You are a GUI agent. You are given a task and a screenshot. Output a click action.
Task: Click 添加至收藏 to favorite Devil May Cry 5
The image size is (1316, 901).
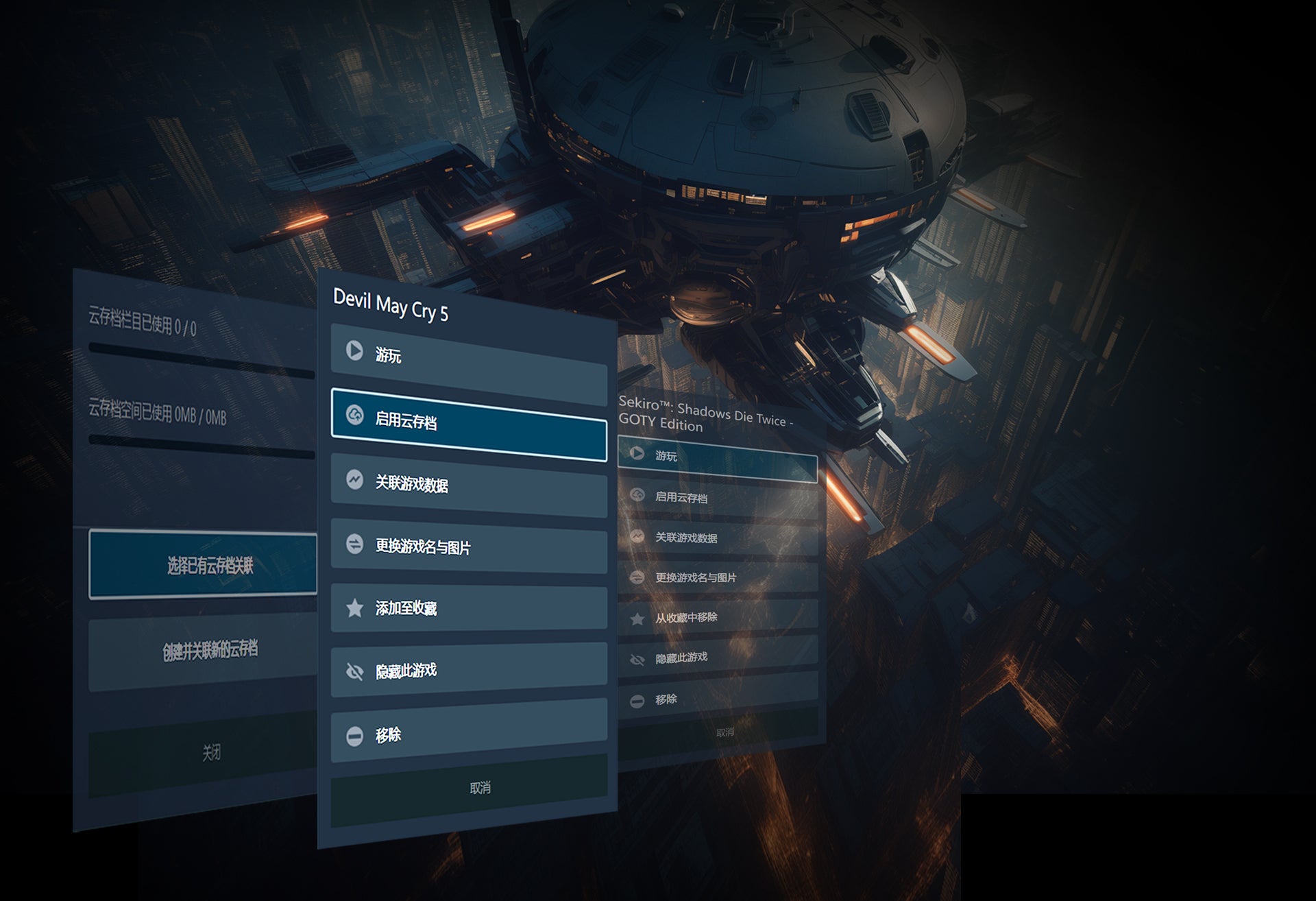469,608
